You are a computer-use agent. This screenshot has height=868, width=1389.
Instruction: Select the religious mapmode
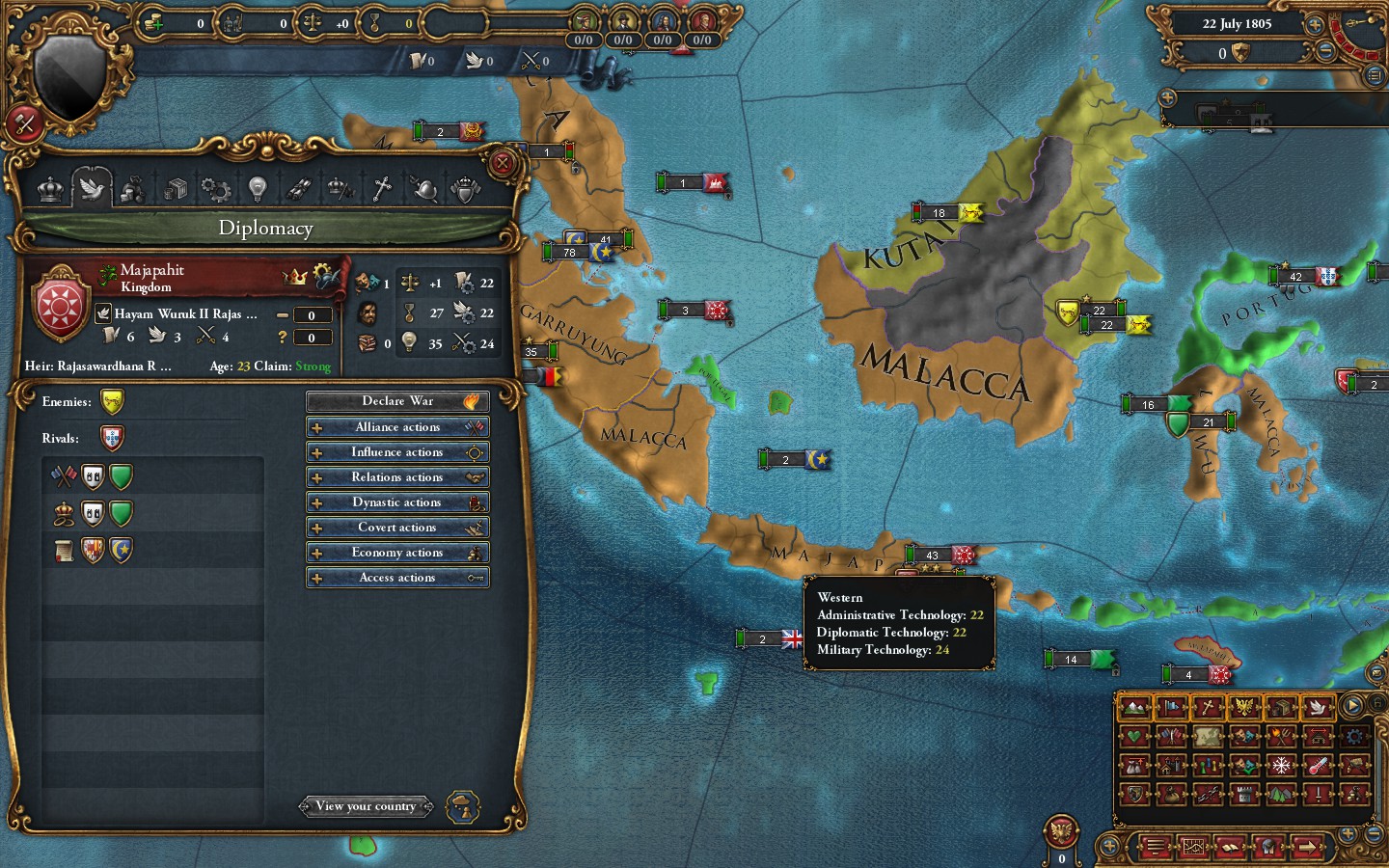click(x=1207, y=707)
